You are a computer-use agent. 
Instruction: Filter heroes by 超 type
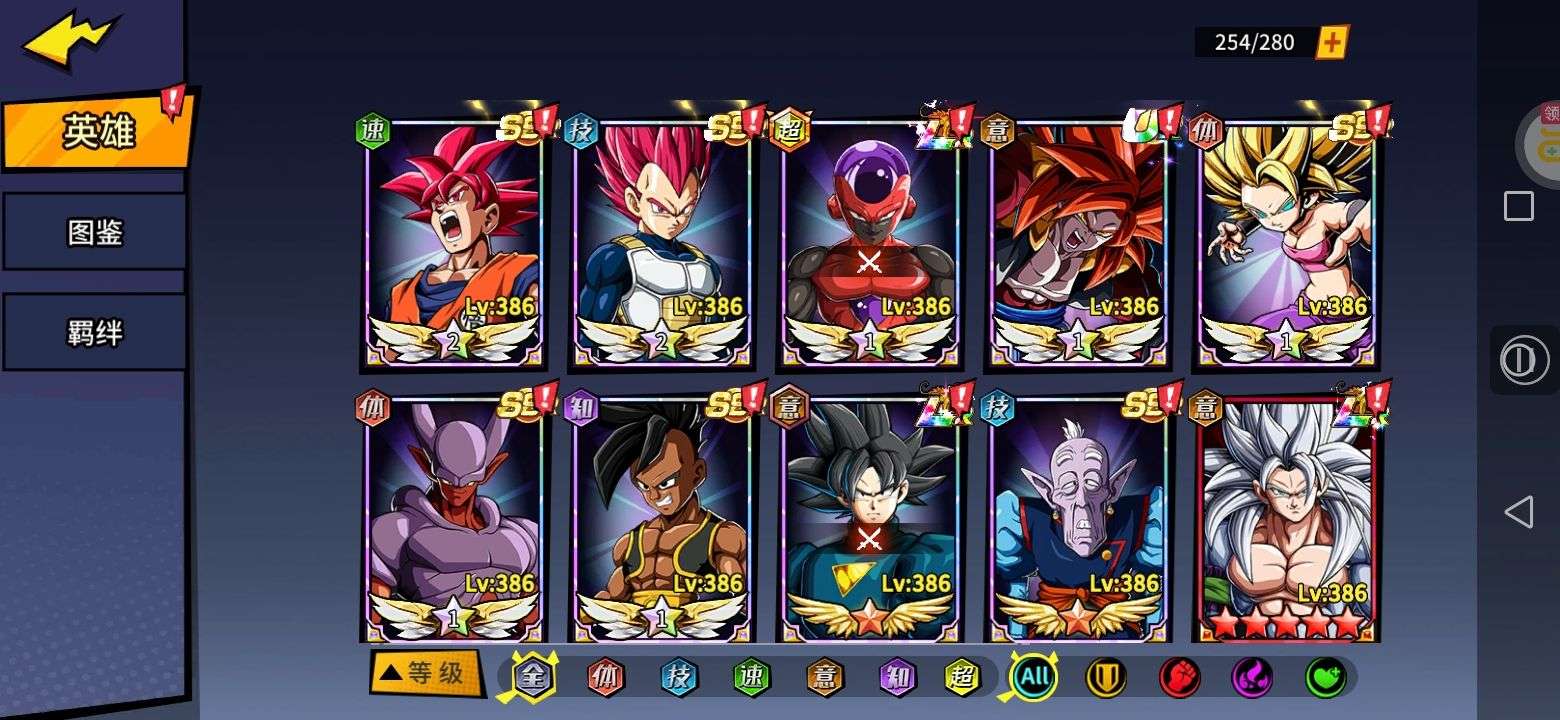(x=962, y=677)
